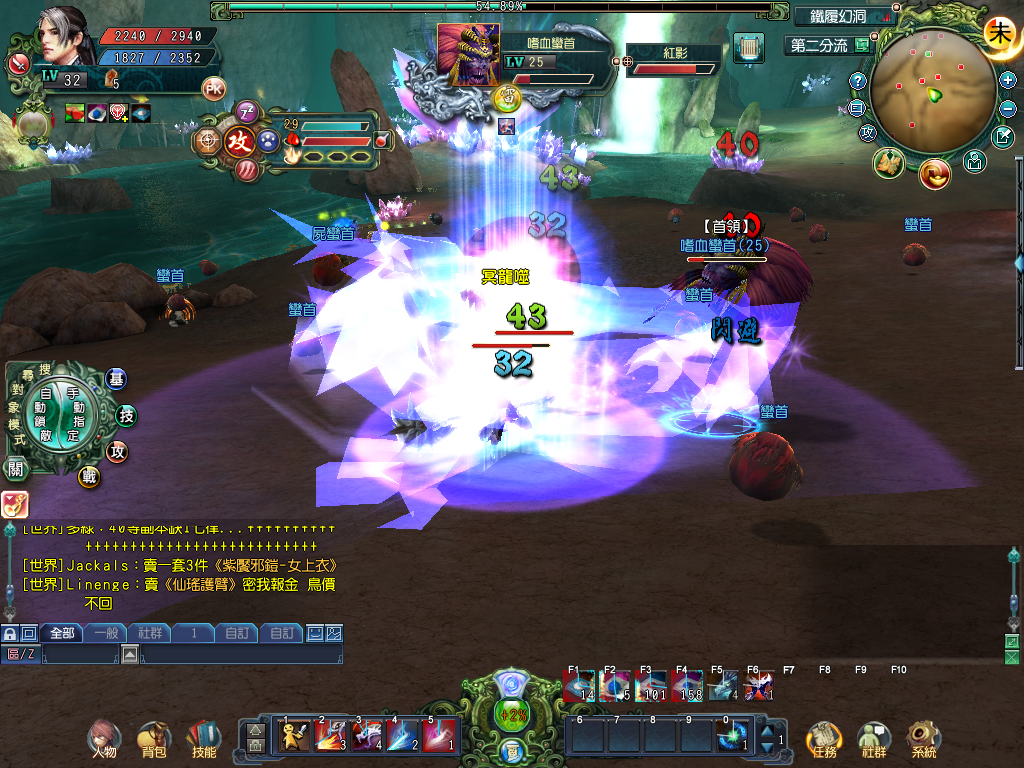1024x768 pixels.
Task: Zoom out the minimap with minus button
Action: click(1008, 108)
